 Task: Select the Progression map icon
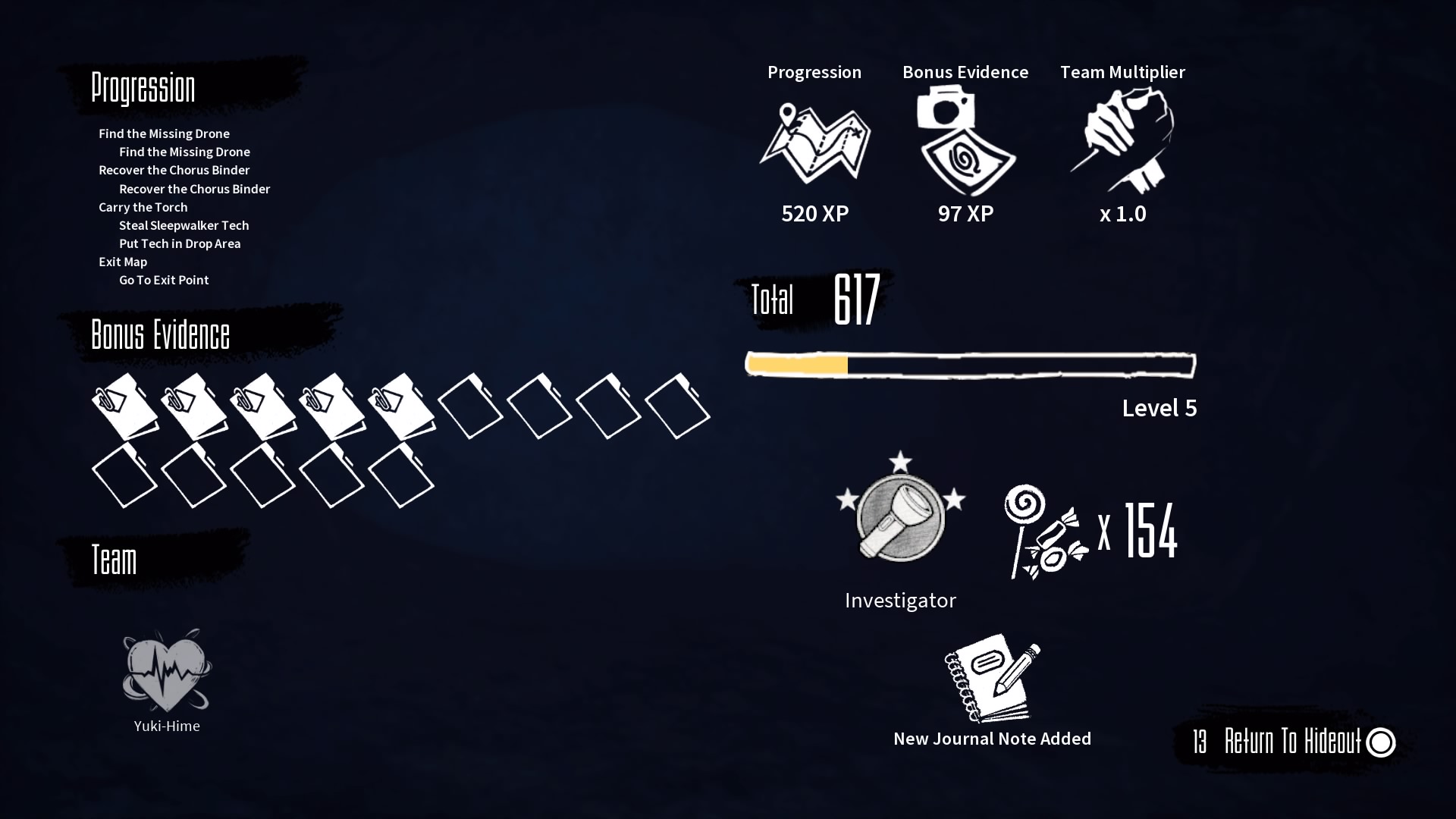pyautogui.click(x=815, y=144)
